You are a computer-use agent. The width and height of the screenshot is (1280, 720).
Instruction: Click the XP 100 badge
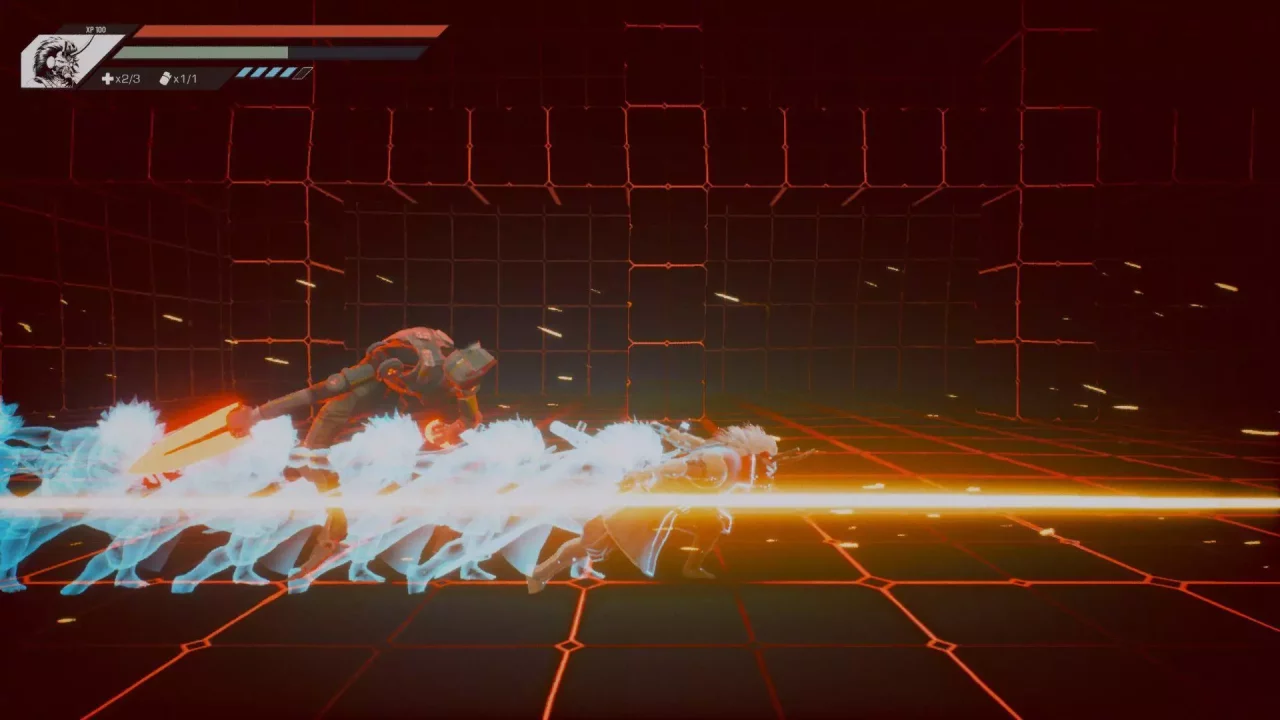(95, 29)
